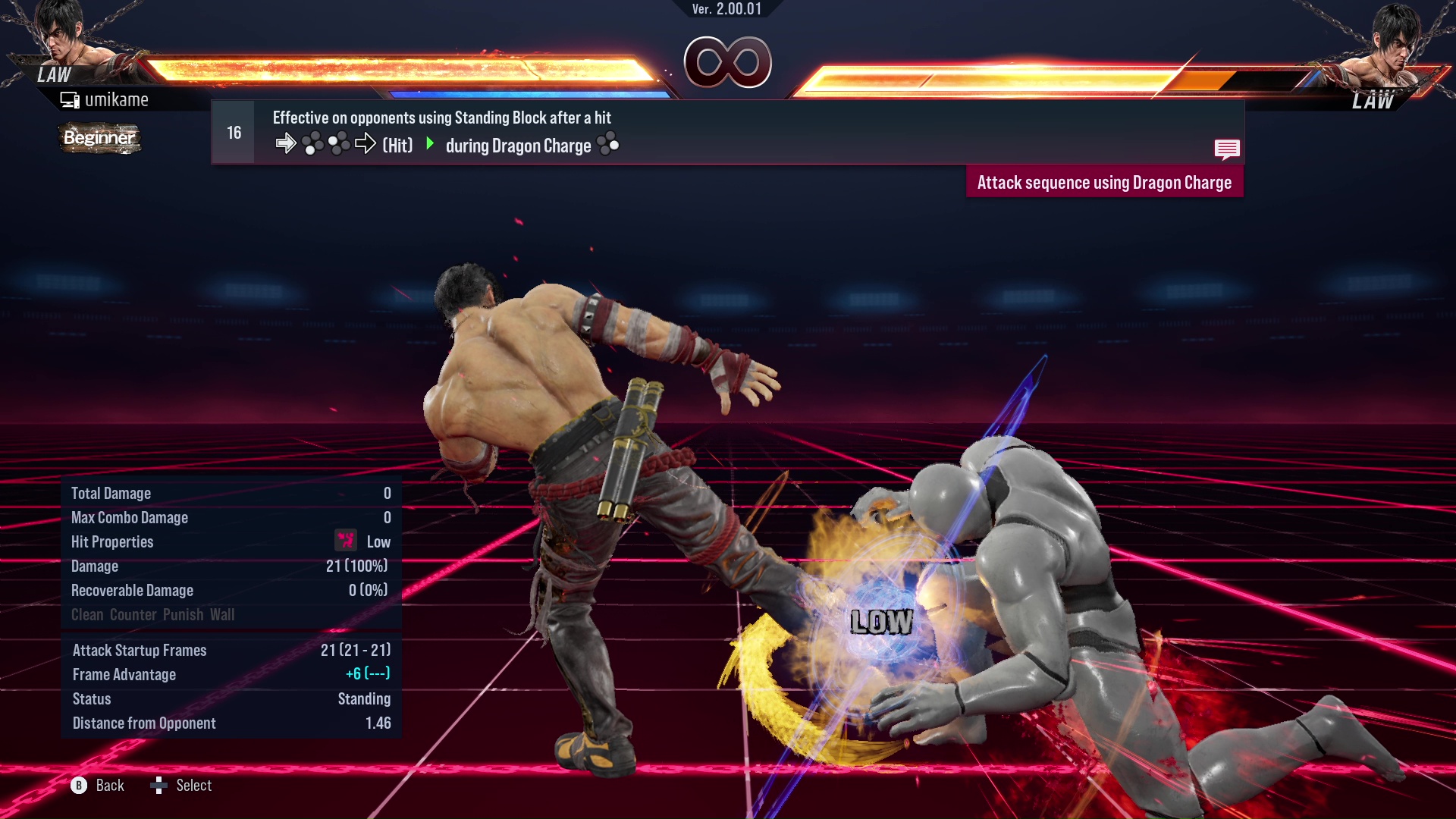Image resolution: width=1456 pixels, height=819 pixels.
Task: Click the speech bubble comment icon
Action: pyautogui.click(x=1228, y=149)
